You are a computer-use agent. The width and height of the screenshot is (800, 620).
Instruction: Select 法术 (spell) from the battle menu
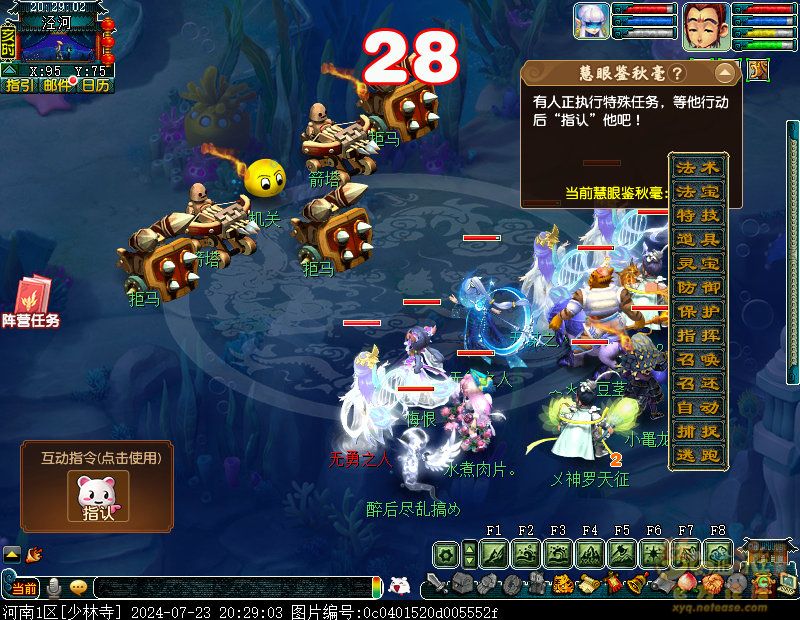point(697,168)
